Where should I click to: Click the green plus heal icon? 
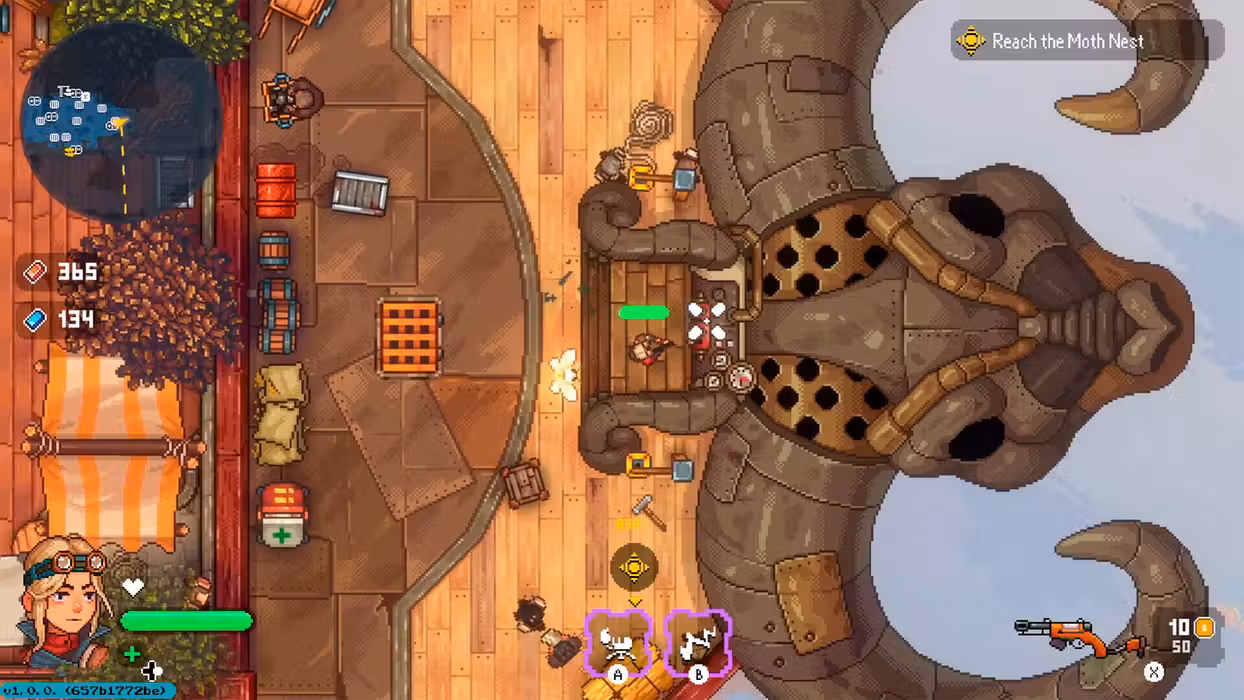(x=132, y=653)
